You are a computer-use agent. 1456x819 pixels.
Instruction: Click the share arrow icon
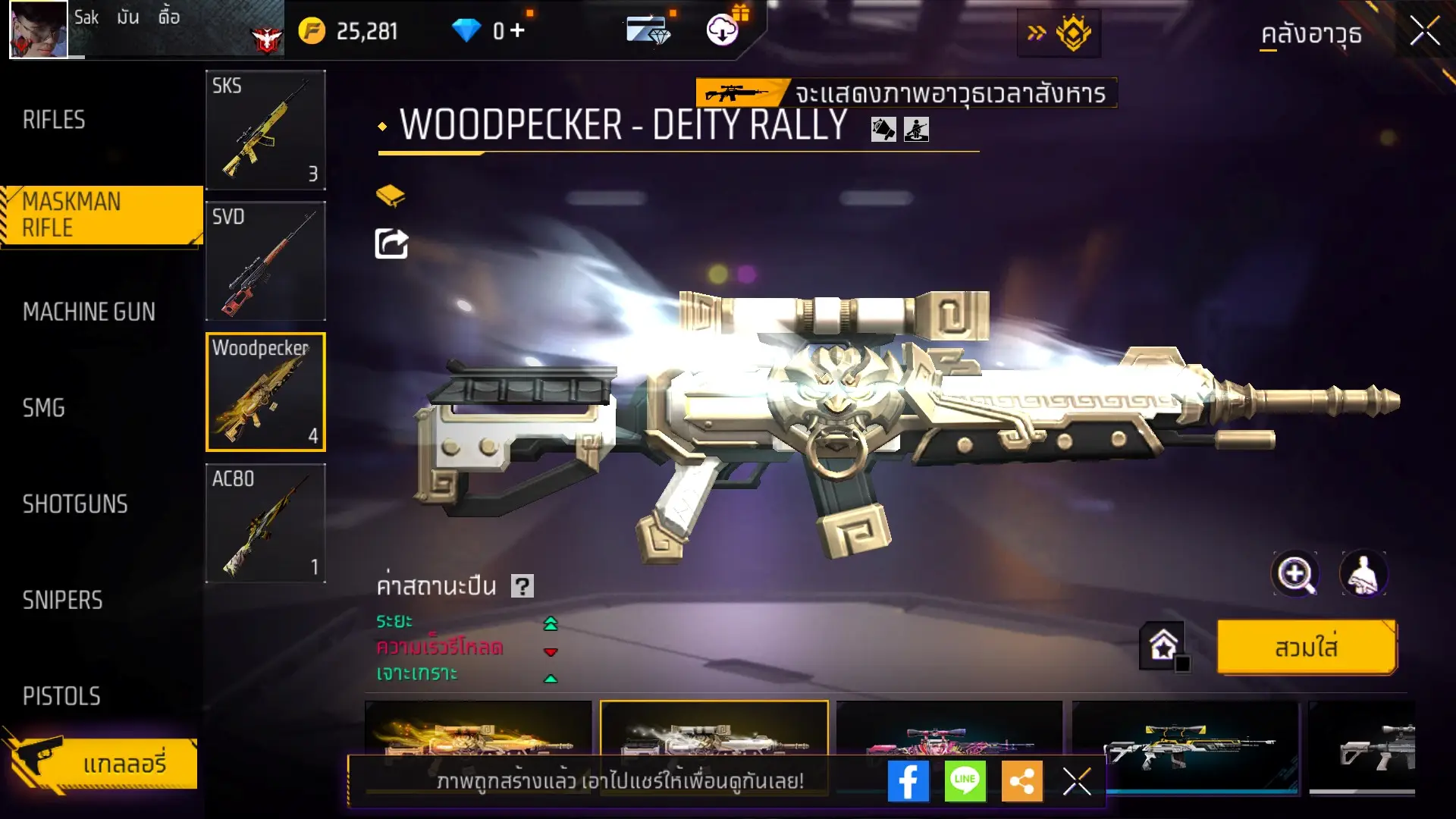tap(391, 243)
